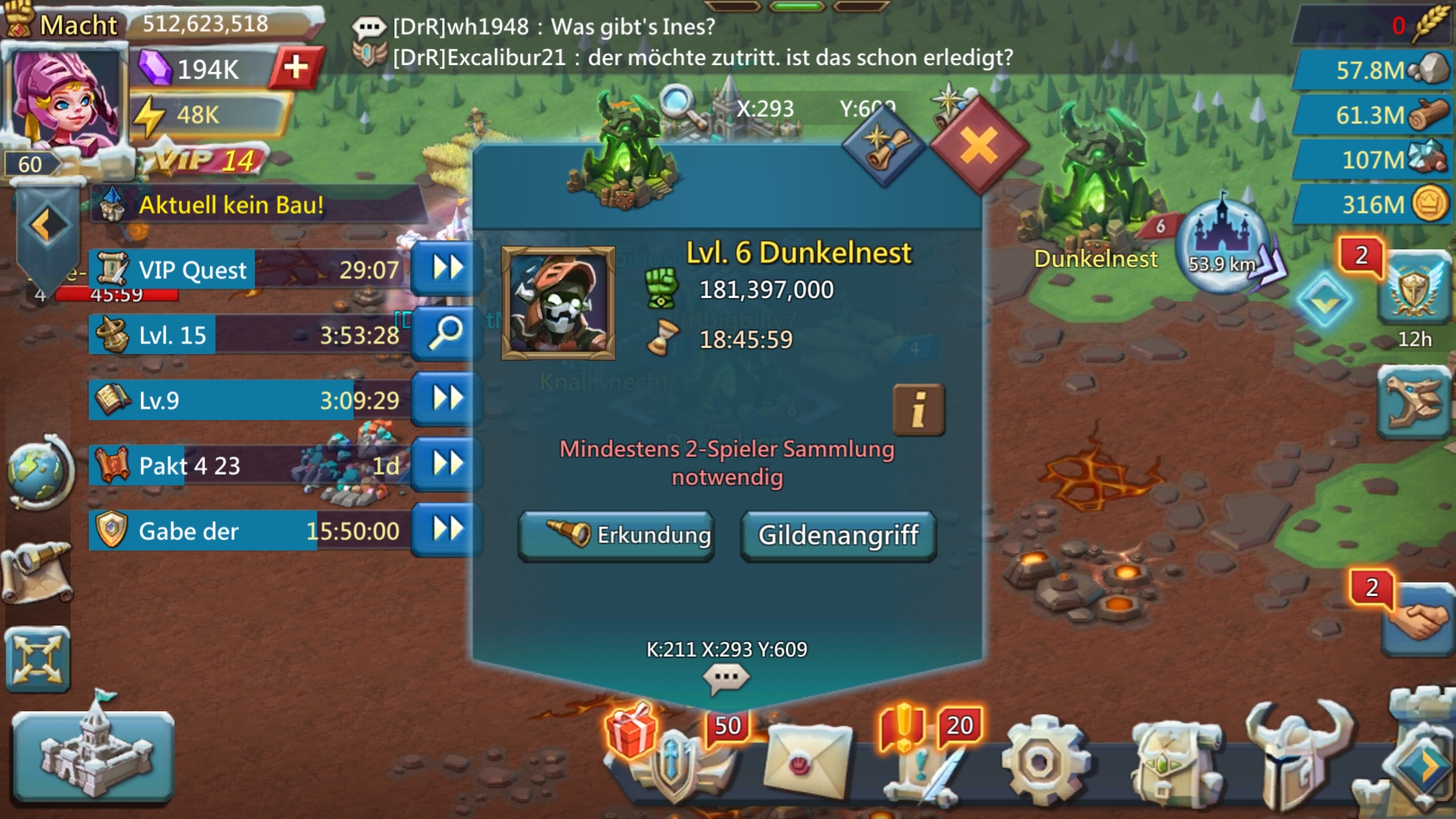Start an Erkundung scout on the Dunkelnest

click(x=616, y=535)
